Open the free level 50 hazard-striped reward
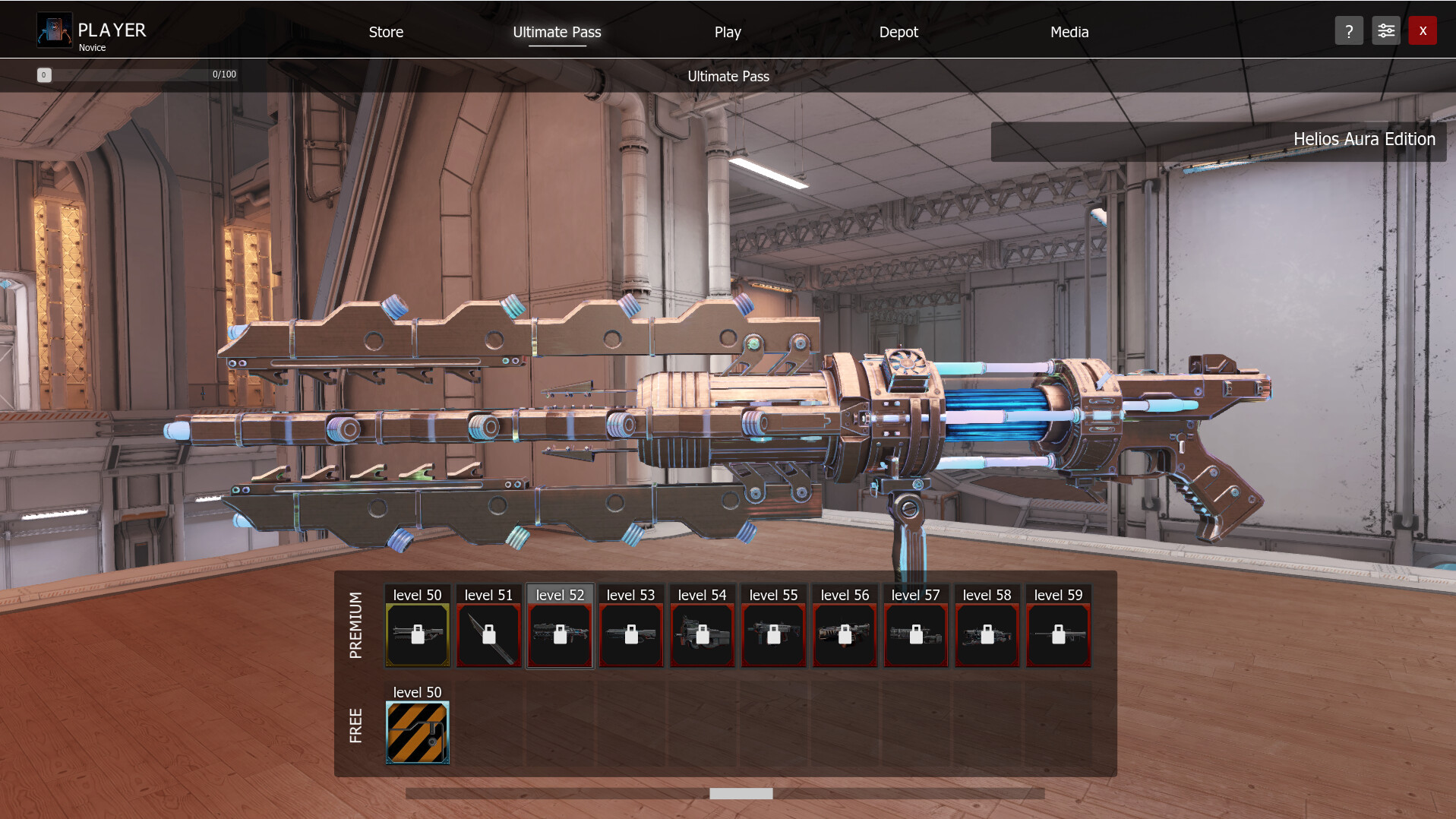1456x819 pixels. pyautogui.click(x=417, y=732)
